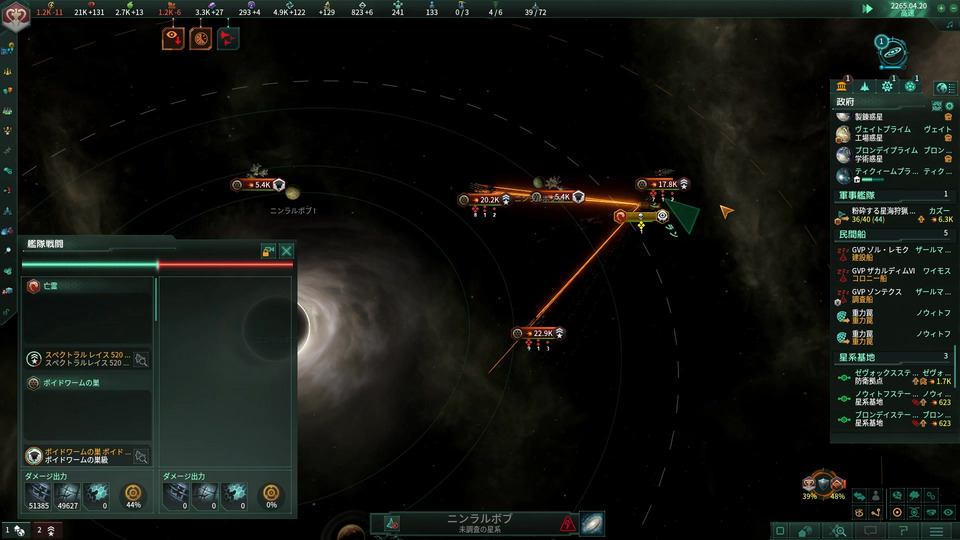The width and height of the screenshot is (960, 540).
Task: Zoom to the Voidworm Nest fleet
Action: [142, 456]
